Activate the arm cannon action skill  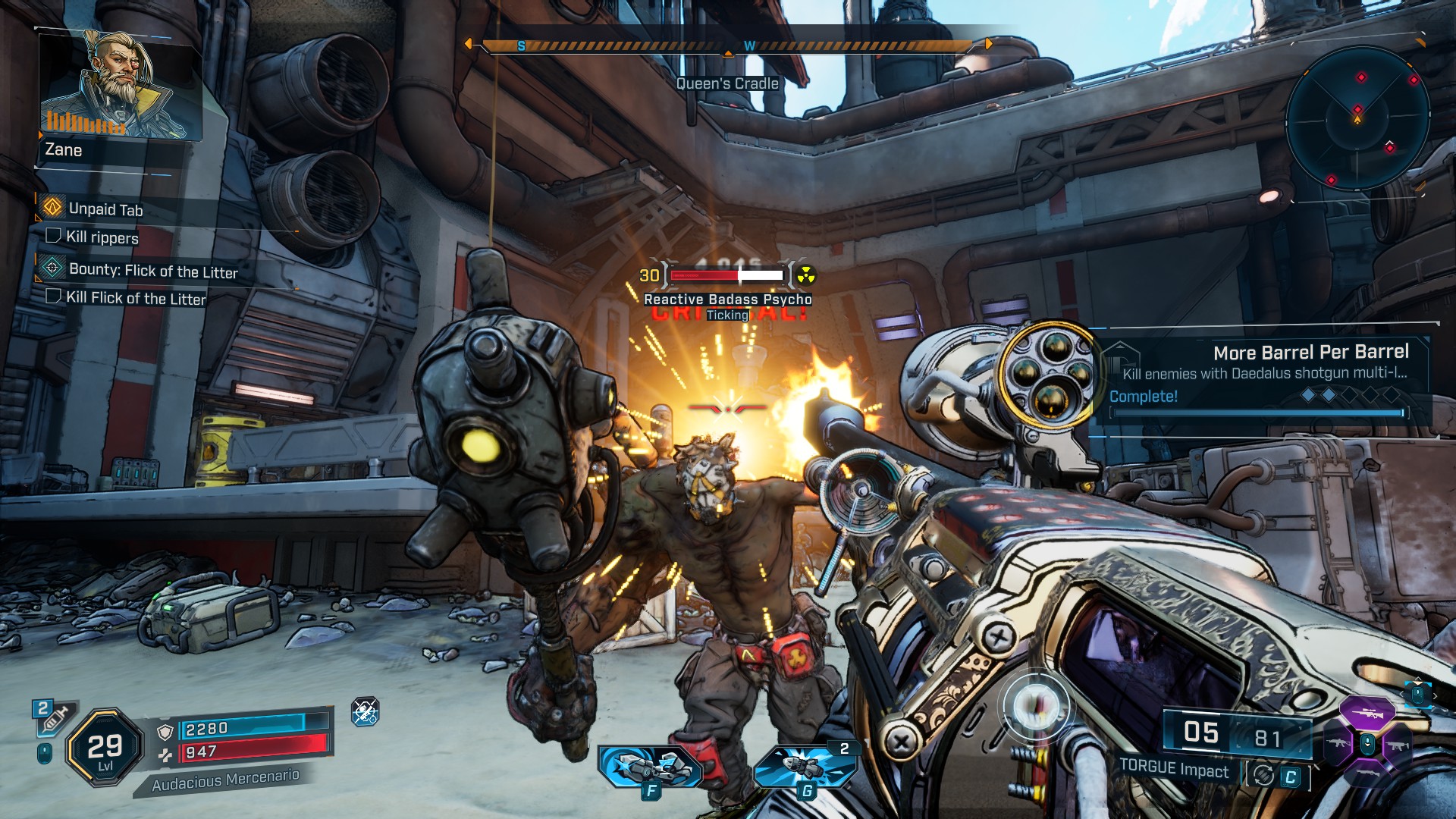coord(651,766)
